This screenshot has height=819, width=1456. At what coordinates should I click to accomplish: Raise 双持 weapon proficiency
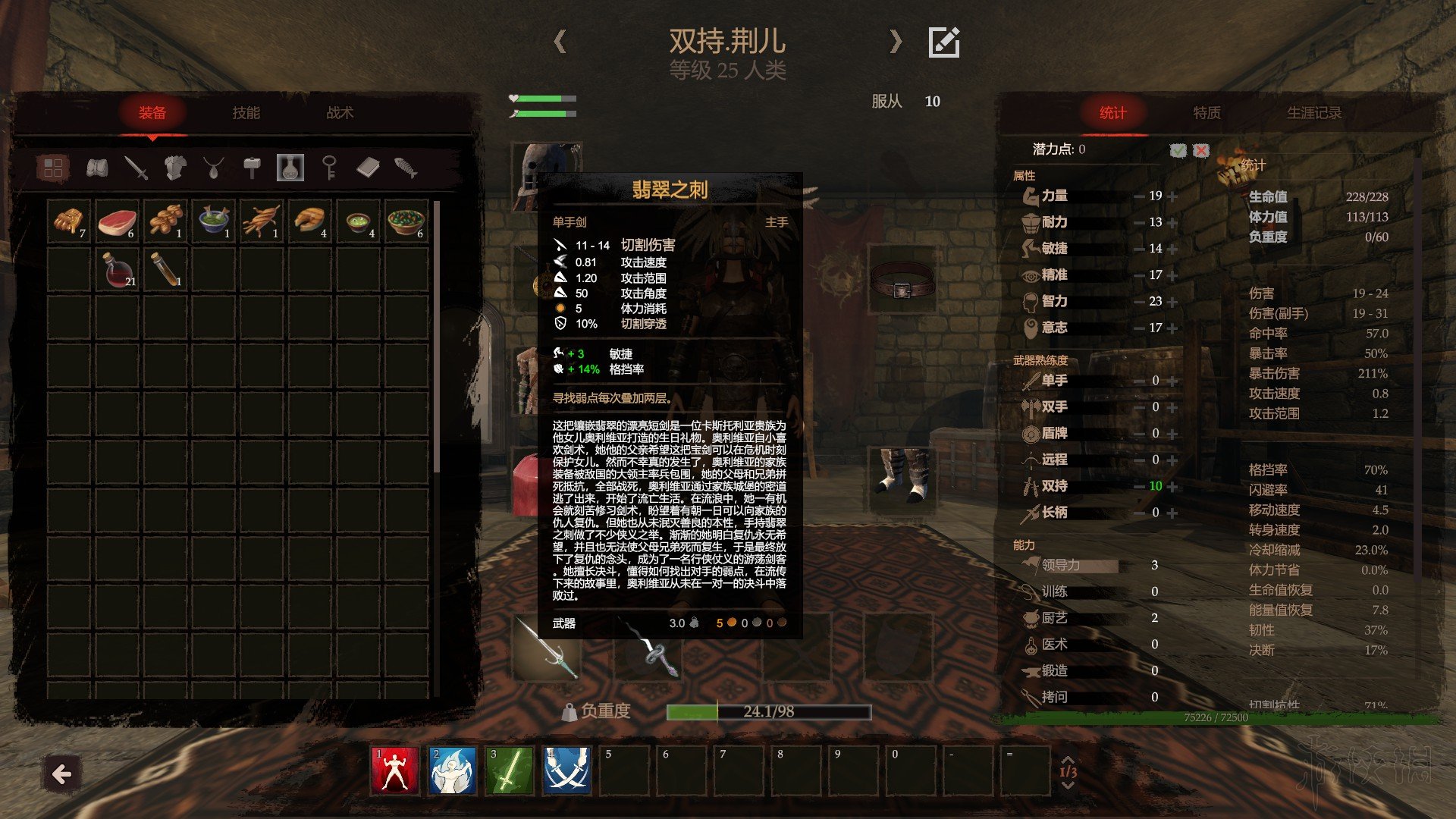1173,487
